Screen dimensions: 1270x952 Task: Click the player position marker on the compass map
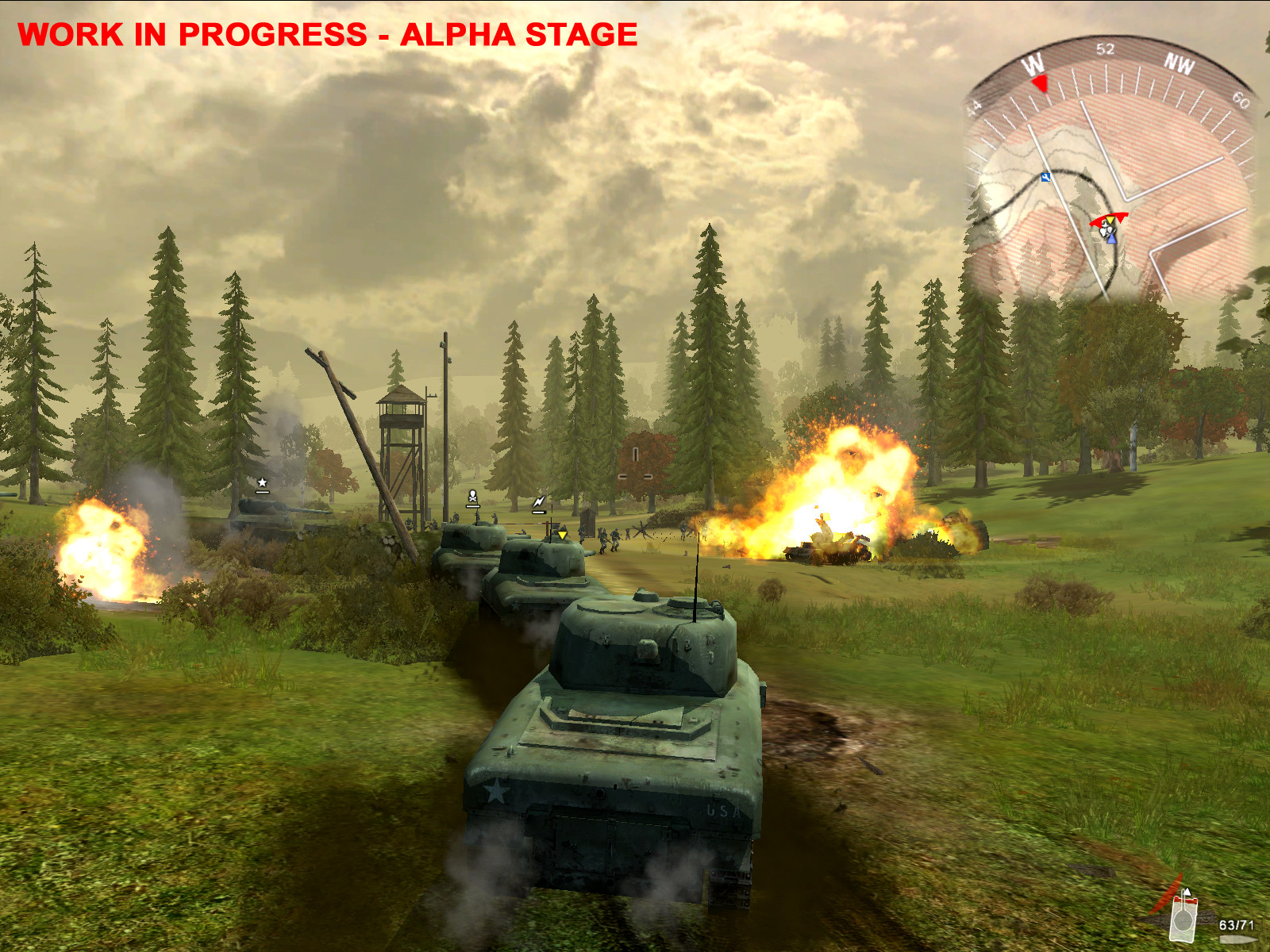[x=1106, y=232]
